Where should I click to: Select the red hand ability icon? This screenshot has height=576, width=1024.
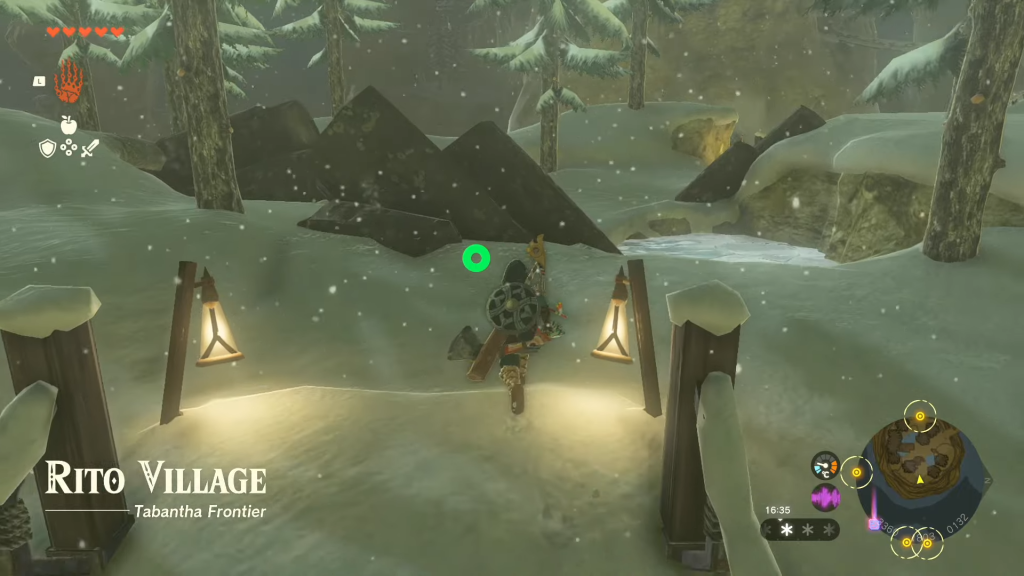coord(67,81)
